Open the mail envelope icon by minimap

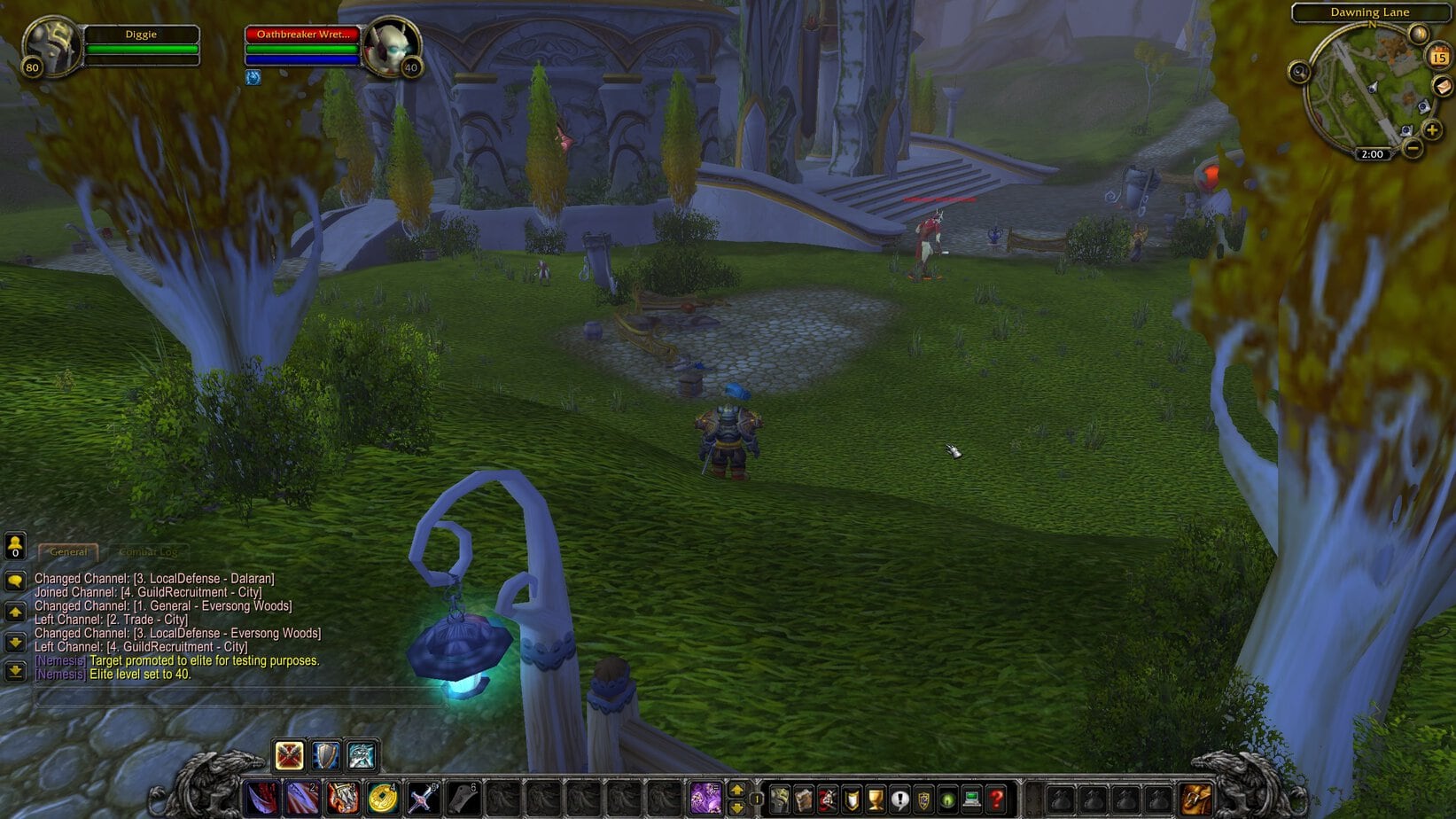(1442, 86)
